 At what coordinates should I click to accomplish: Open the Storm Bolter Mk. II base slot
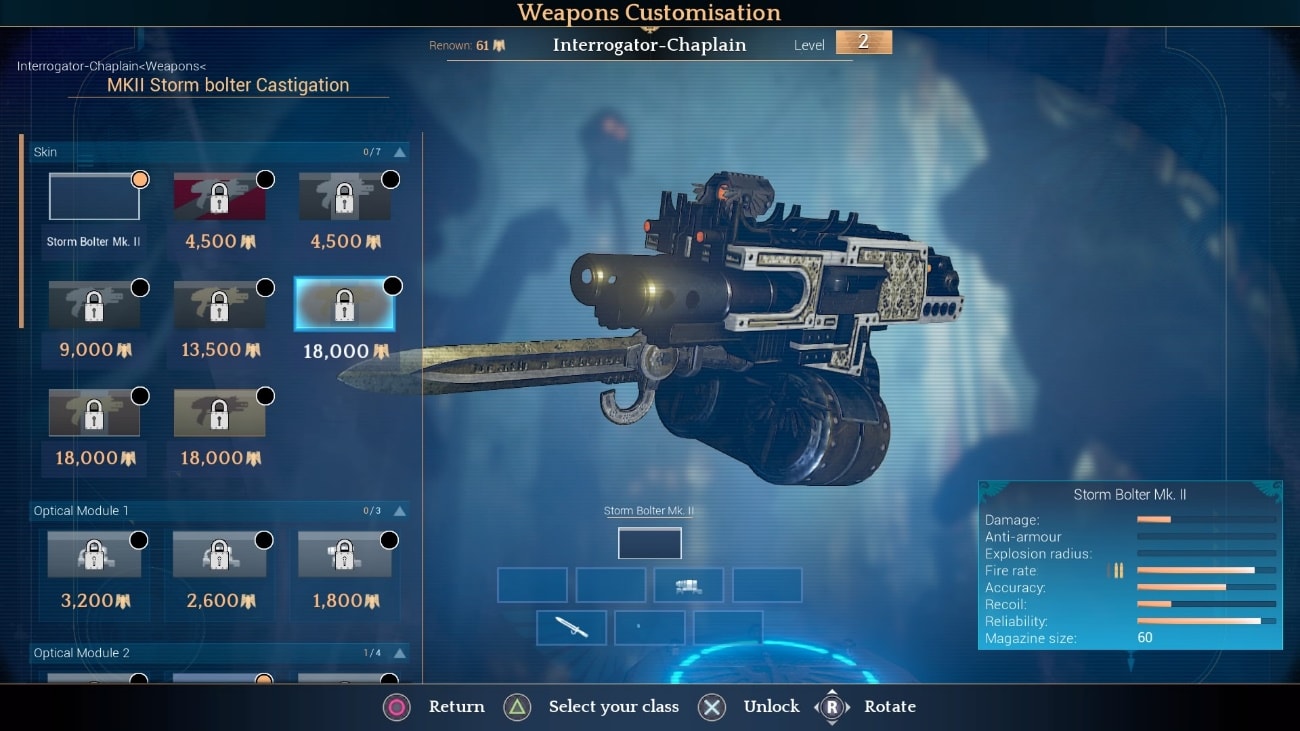pyautogui.click(x=650, y=543)
